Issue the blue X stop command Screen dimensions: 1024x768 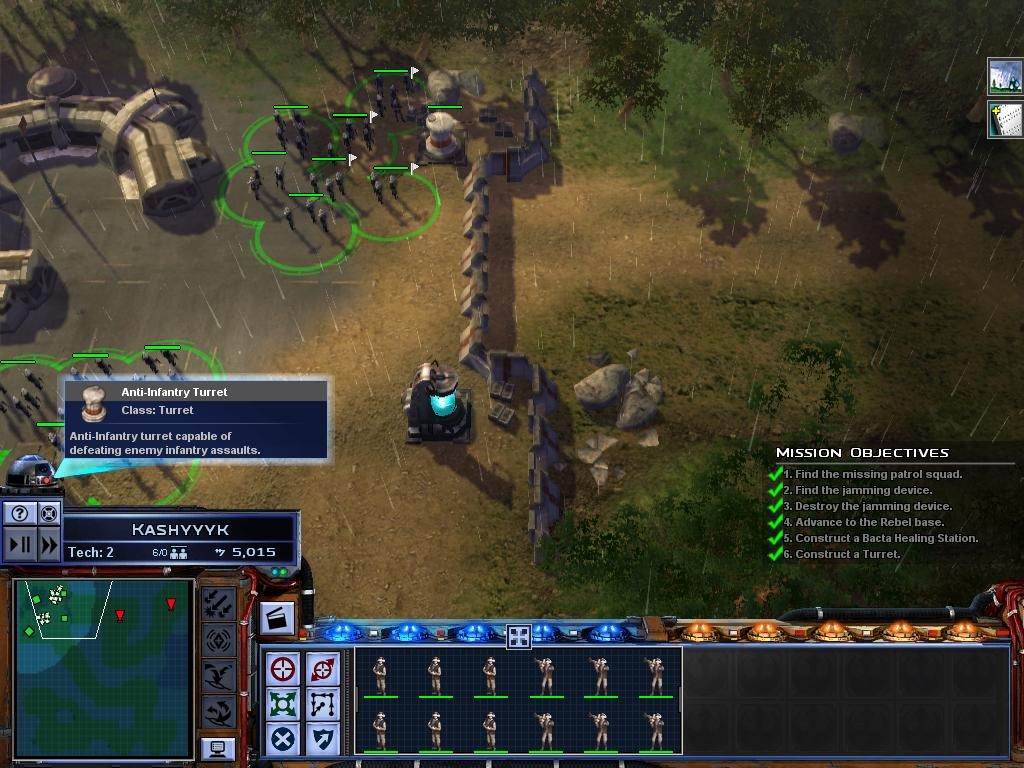point(284,739)
